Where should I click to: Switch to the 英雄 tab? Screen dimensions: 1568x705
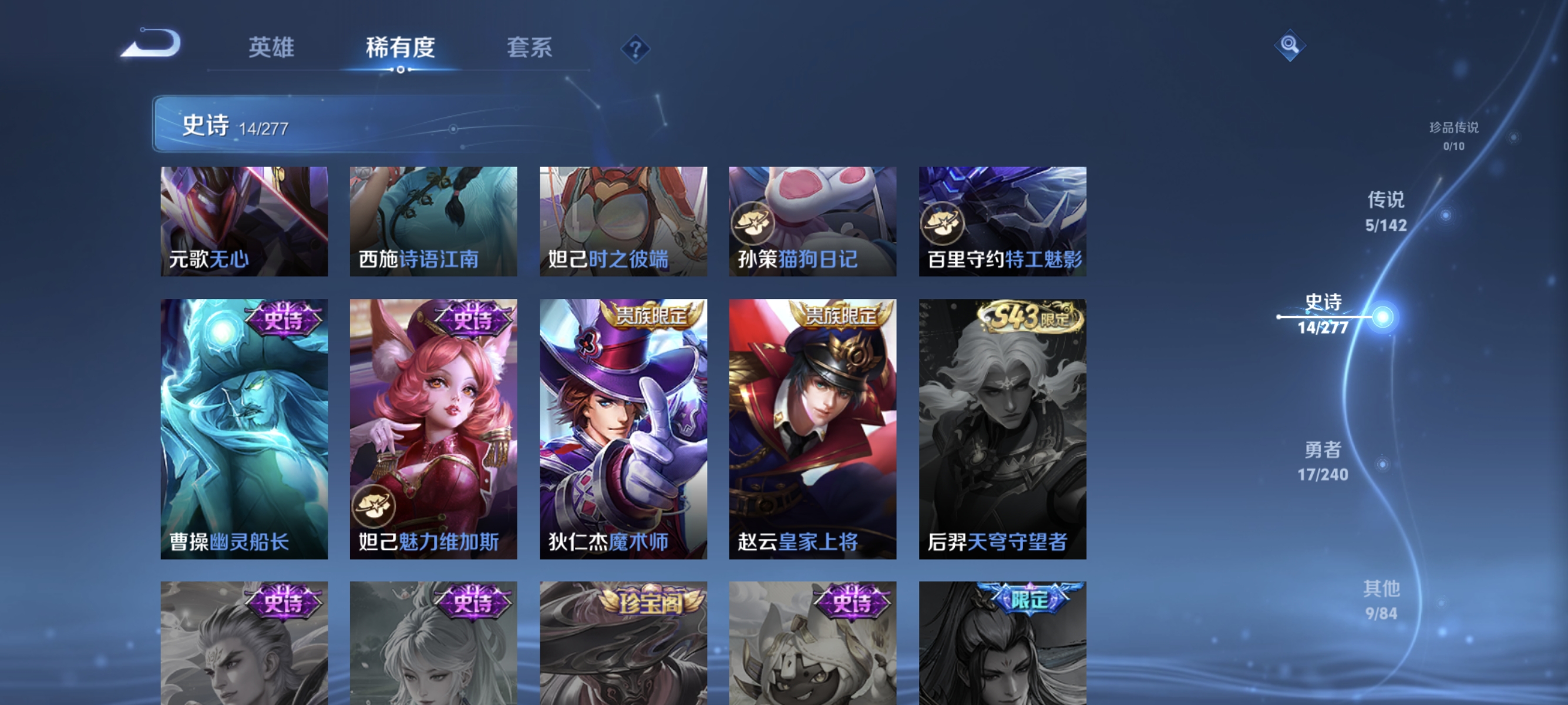coord(271,48)
